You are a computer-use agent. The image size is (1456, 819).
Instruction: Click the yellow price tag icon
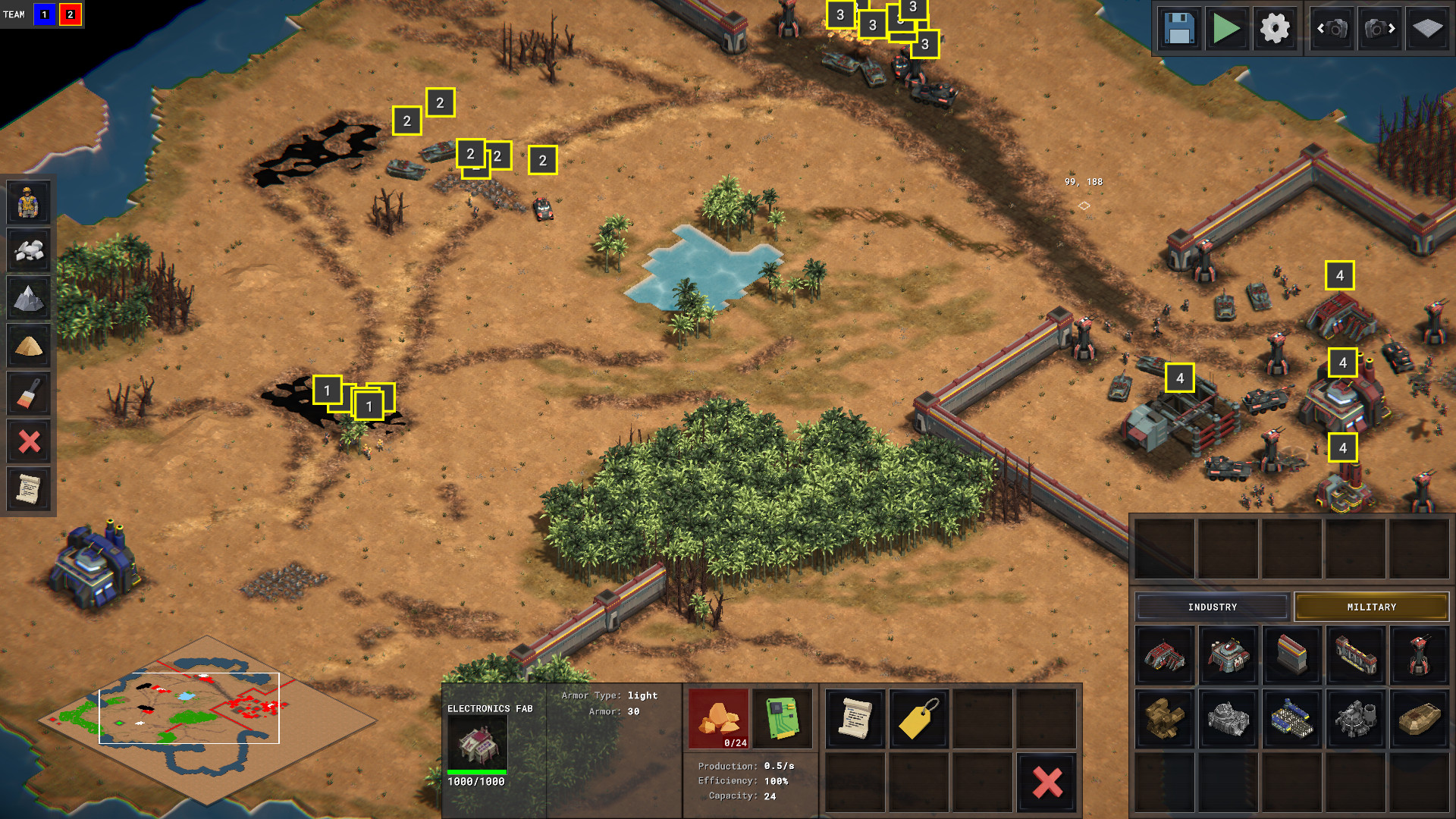[918, 718]
